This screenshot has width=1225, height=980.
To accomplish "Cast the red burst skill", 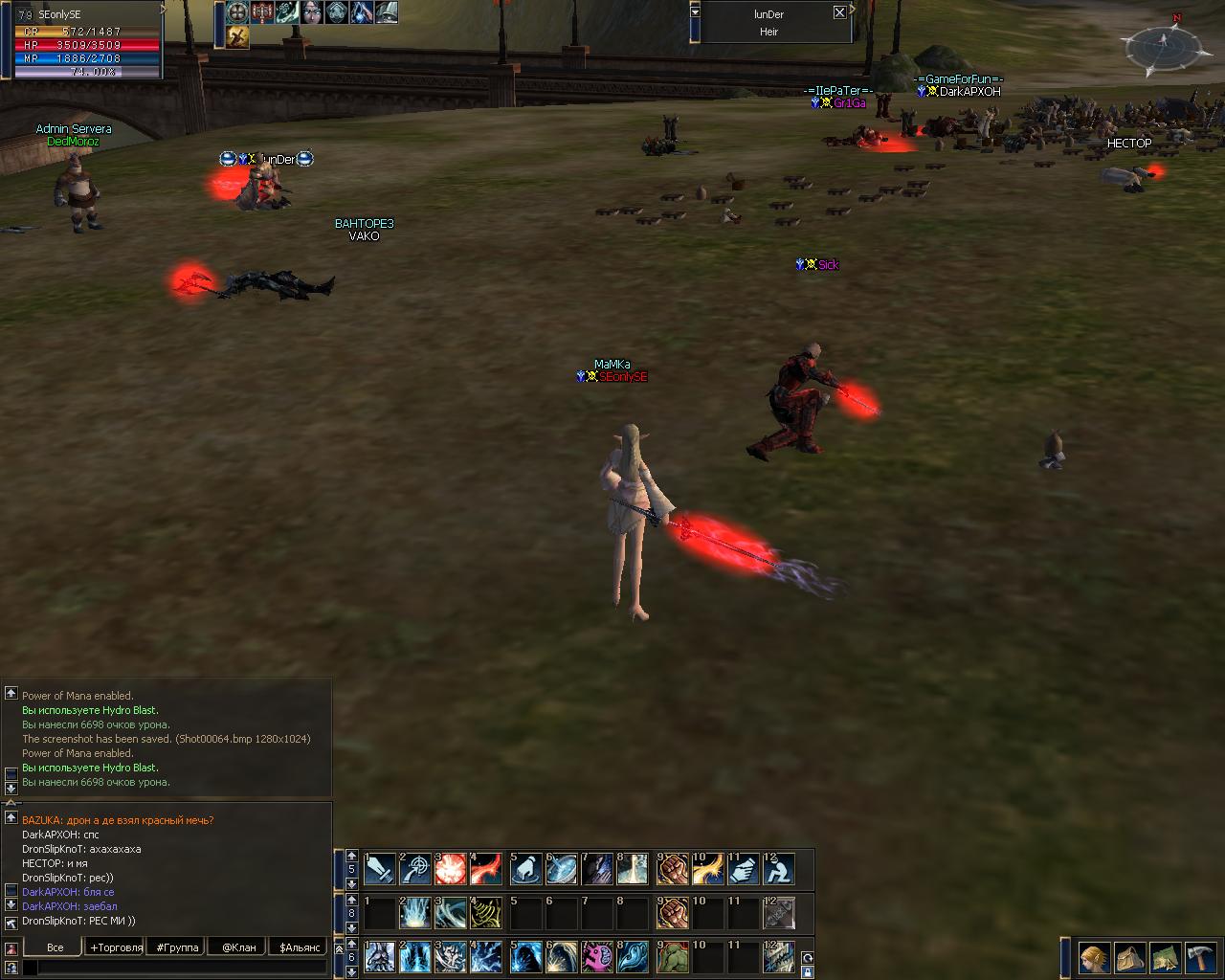I will (451, 869).
